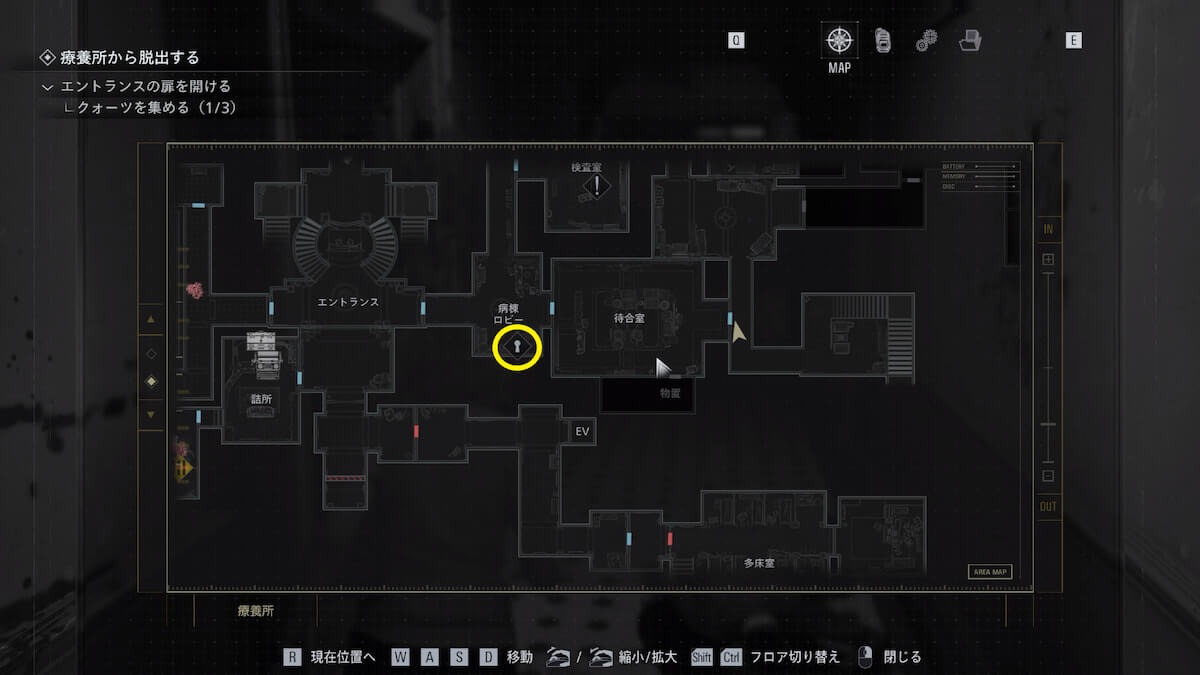Switch to the folder tab
This screenshot has height=675, width=1200.
(x=969, y=40)
